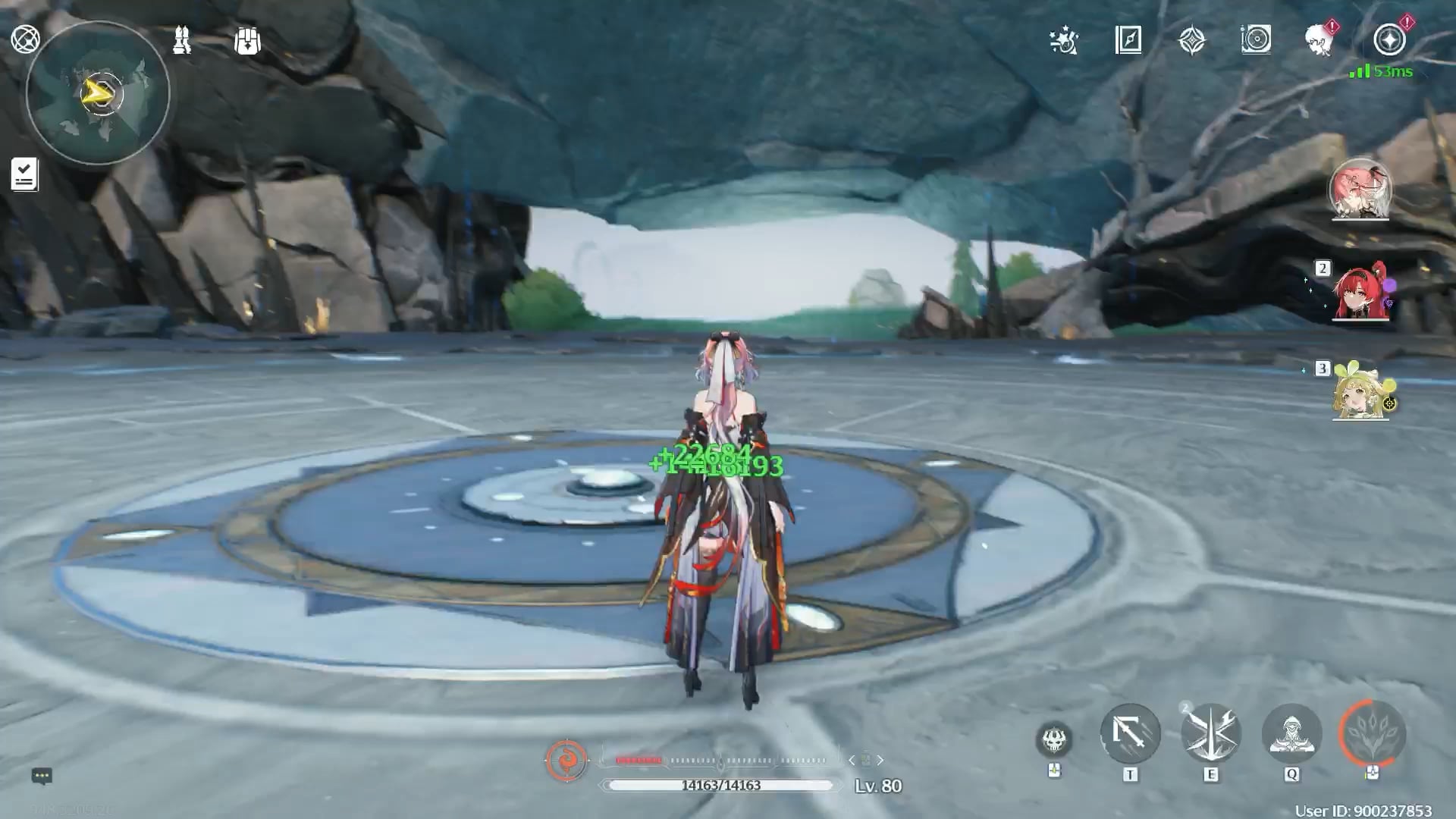Click the twin towers icon near minimap
The image size is (1456, 819).
(181, 40)
